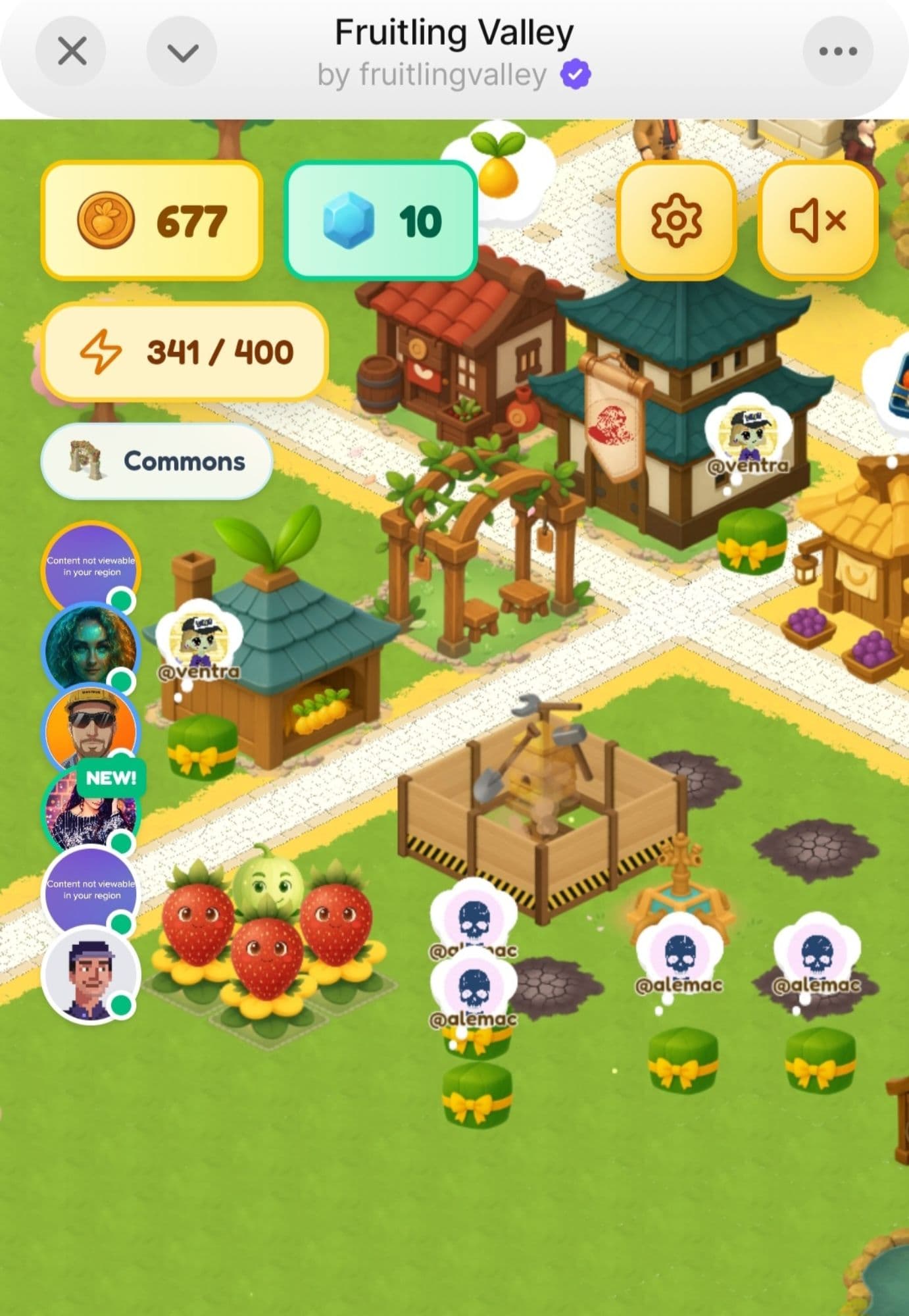Open the verified fruitlingvalley author link
Image resolution: width=909 pixels, height=1316 pixels.
[453, 75]
